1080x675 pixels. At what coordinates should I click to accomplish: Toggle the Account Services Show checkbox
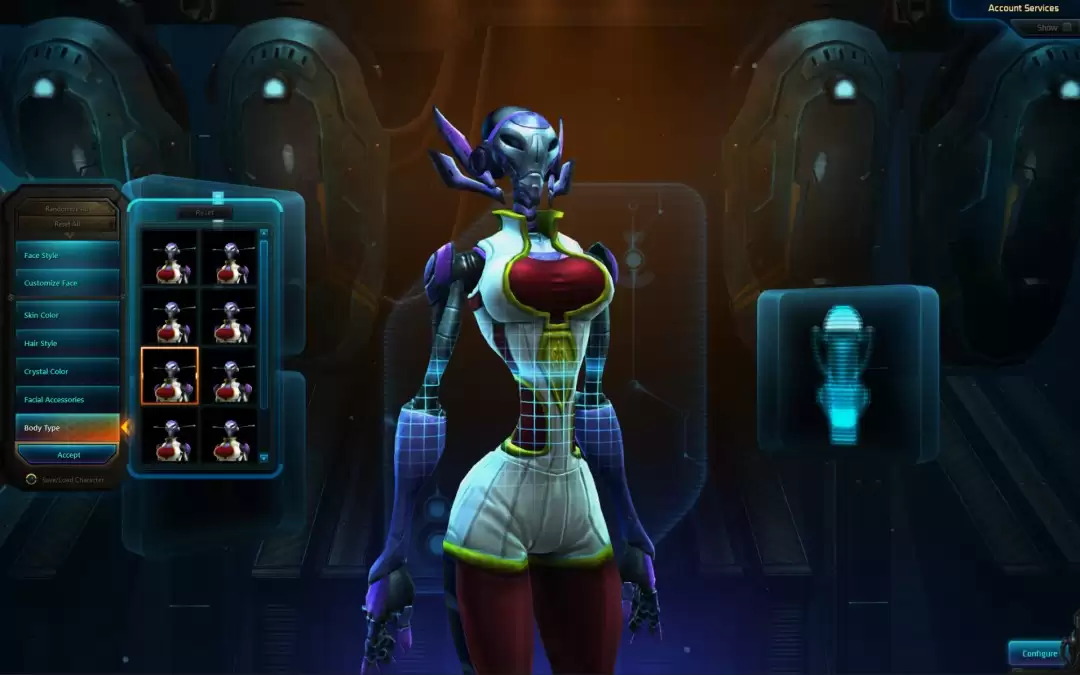[1067, 28]
